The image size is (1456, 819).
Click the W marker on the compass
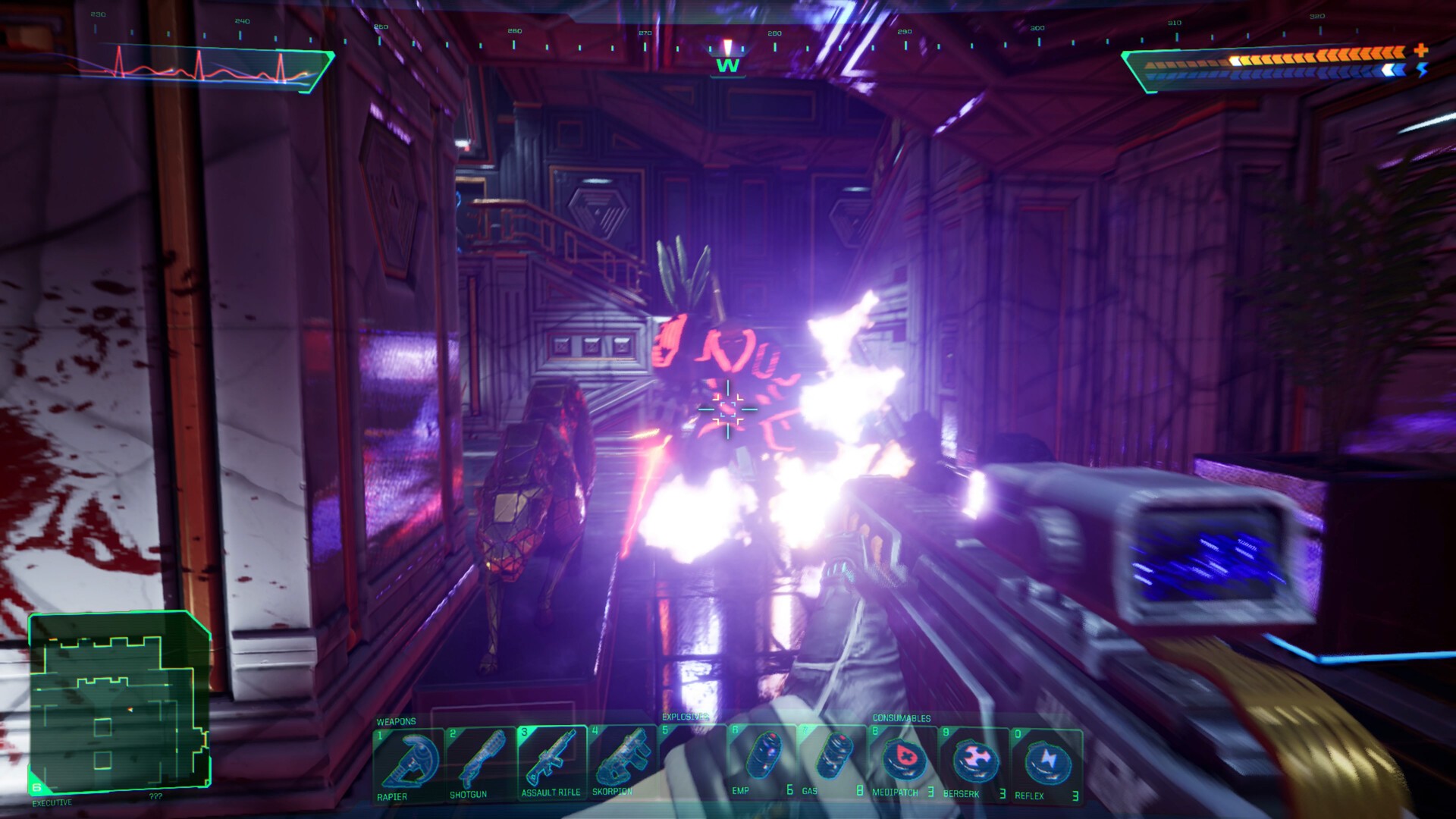(726, 67)
